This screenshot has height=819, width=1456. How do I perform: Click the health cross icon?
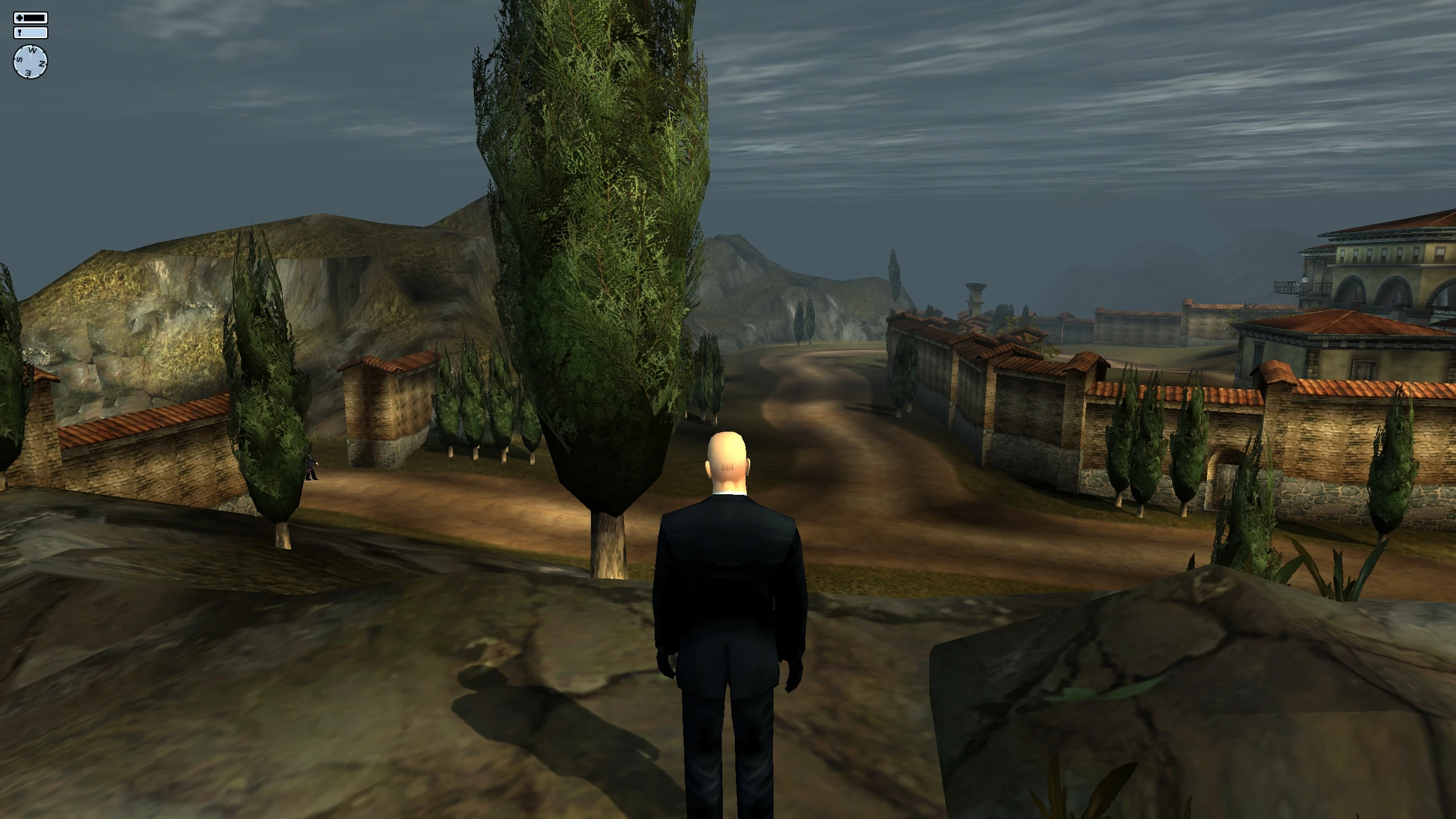(19, 18)
